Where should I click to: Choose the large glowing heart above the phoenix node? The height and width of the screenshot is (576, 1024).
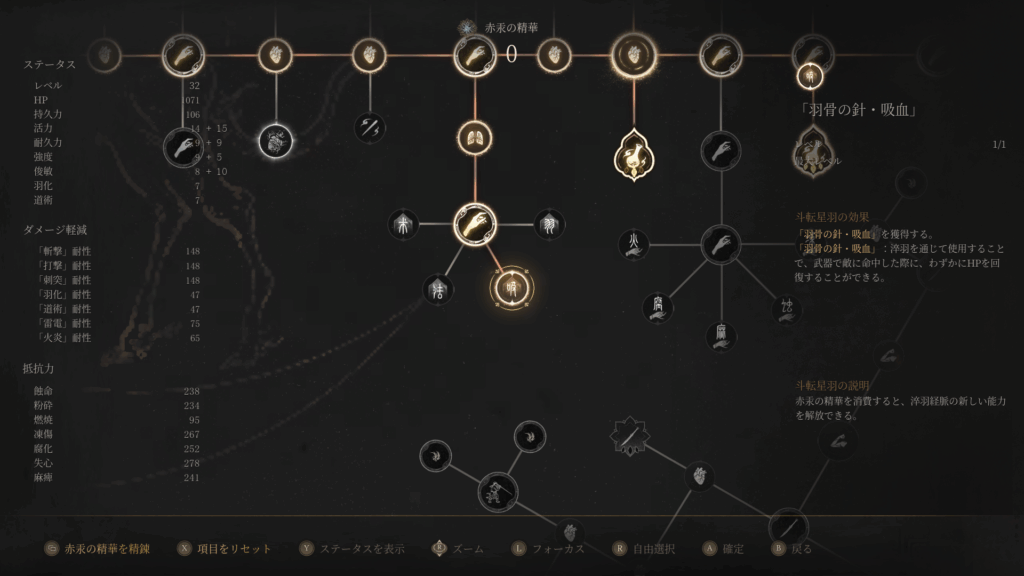click(634, 55)
